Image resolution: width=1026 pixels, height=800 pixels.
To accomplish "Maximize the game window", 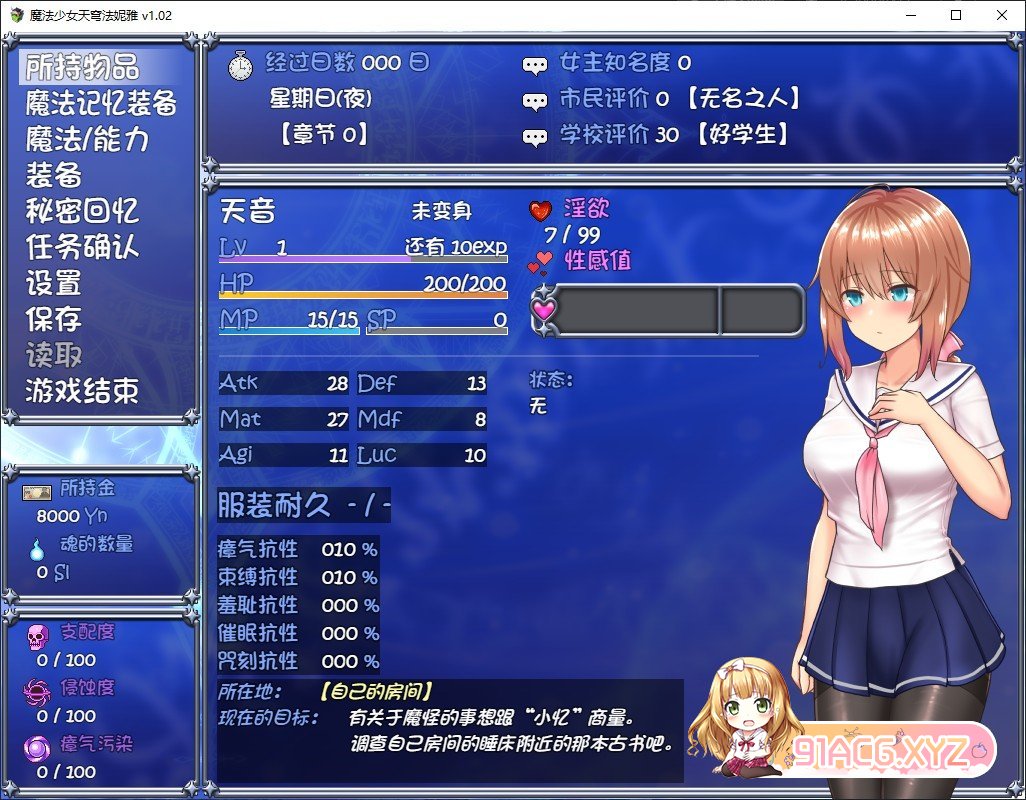I will (956, 15).
